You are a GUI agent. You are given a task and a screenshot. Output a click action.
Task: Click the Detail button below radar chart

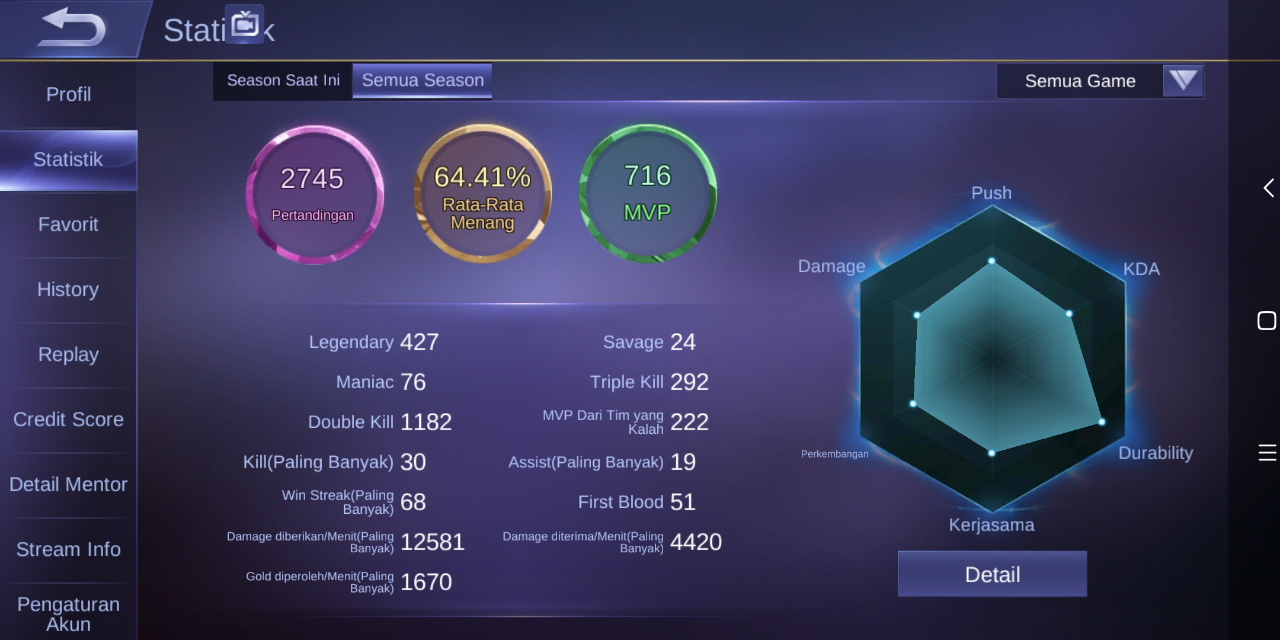tap(992, 574)
